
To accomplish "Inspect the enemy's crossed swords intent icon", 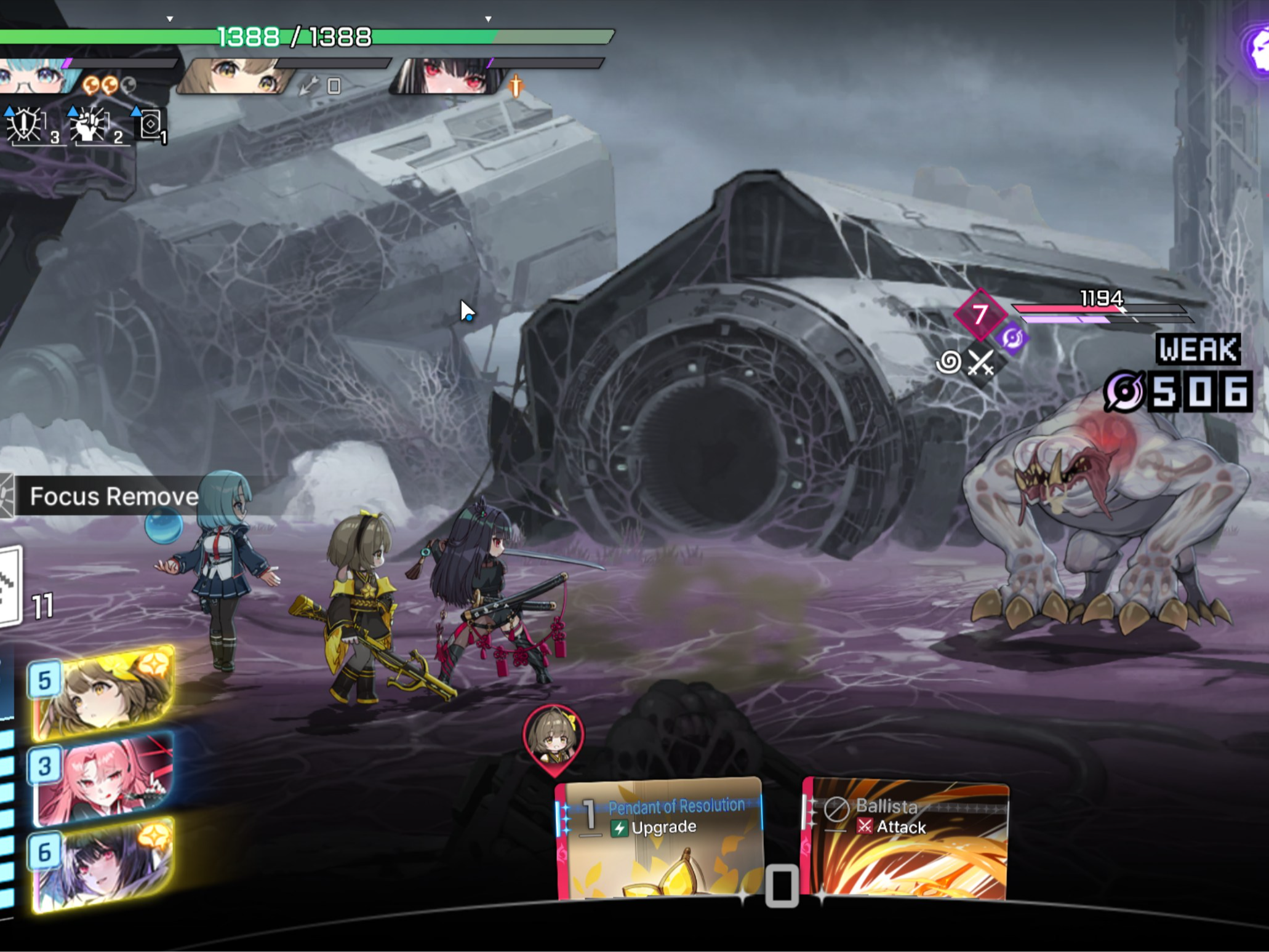I will tap(981, 362).
